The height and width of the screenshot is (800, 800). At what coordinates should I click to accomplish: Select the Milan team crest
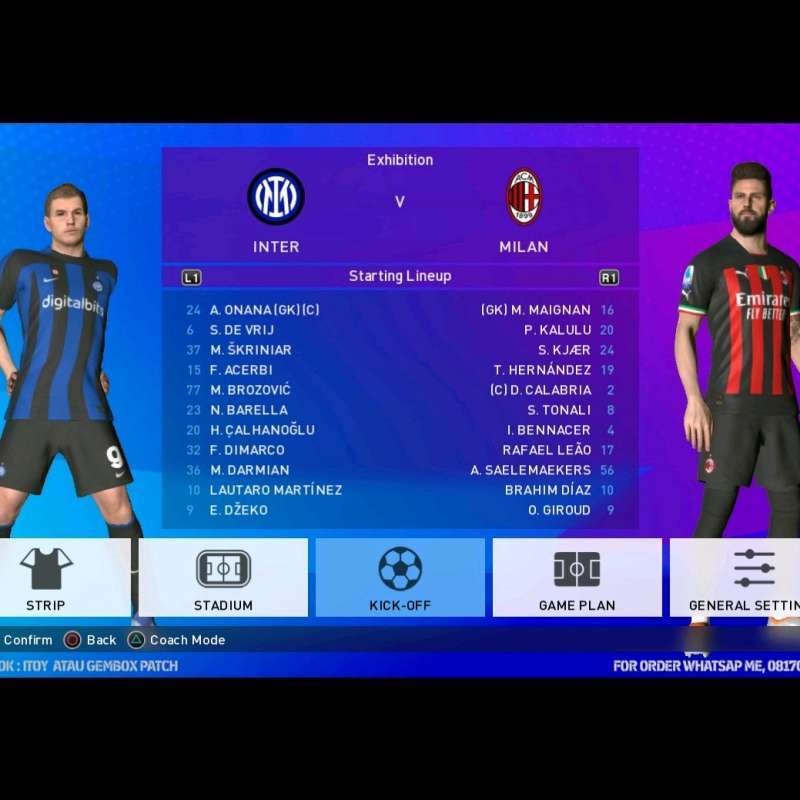(x=524, y=197)
